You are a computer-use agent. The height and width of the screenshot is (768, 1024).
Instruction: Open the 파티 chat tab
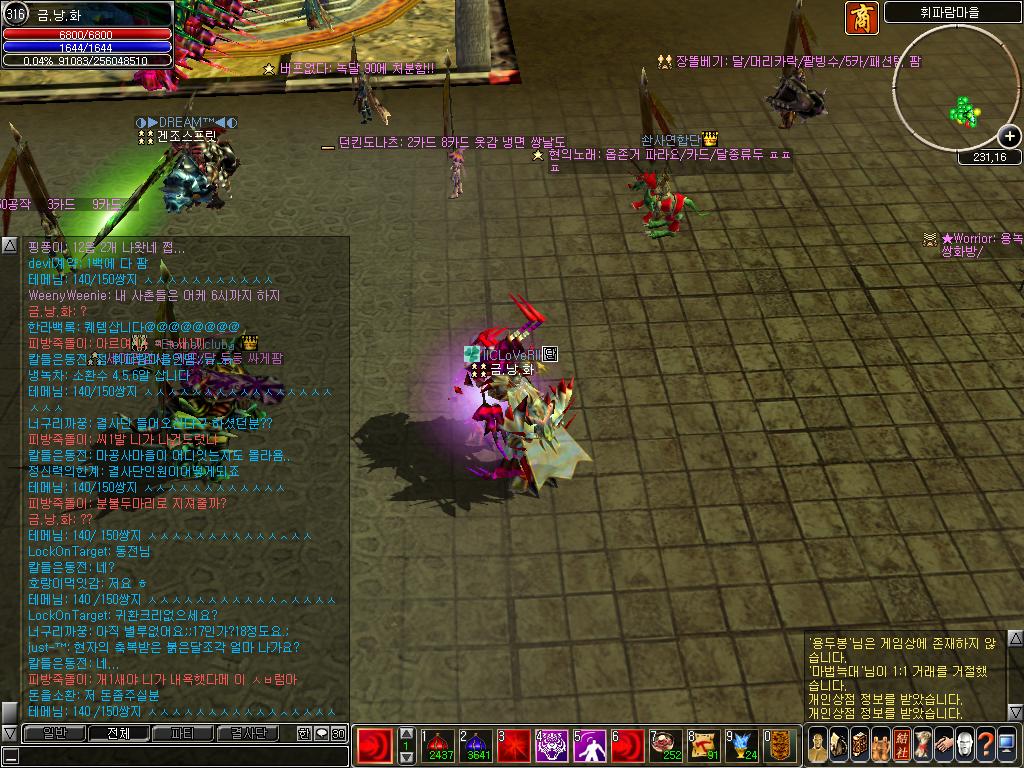pos(182,733)
